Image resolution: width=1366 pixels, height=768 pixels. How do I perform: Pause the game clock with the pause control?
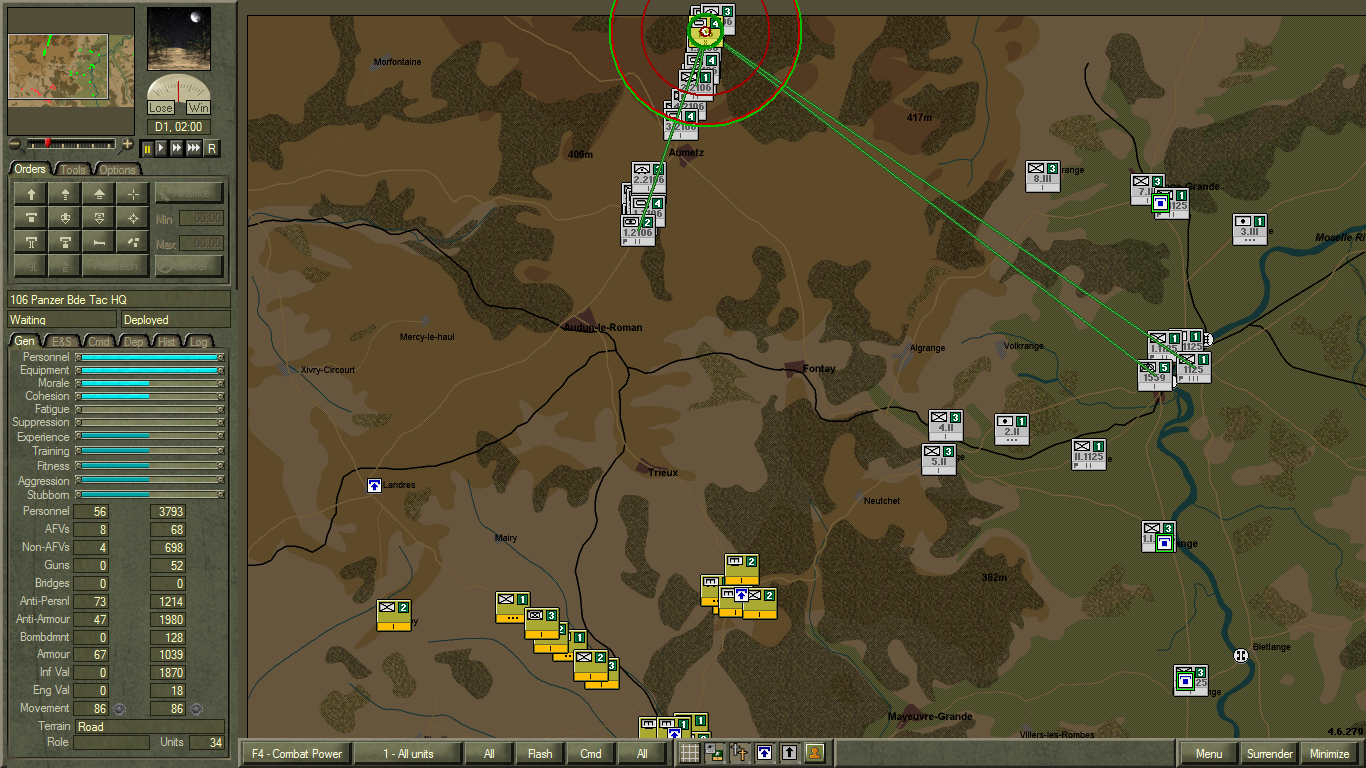148,148
